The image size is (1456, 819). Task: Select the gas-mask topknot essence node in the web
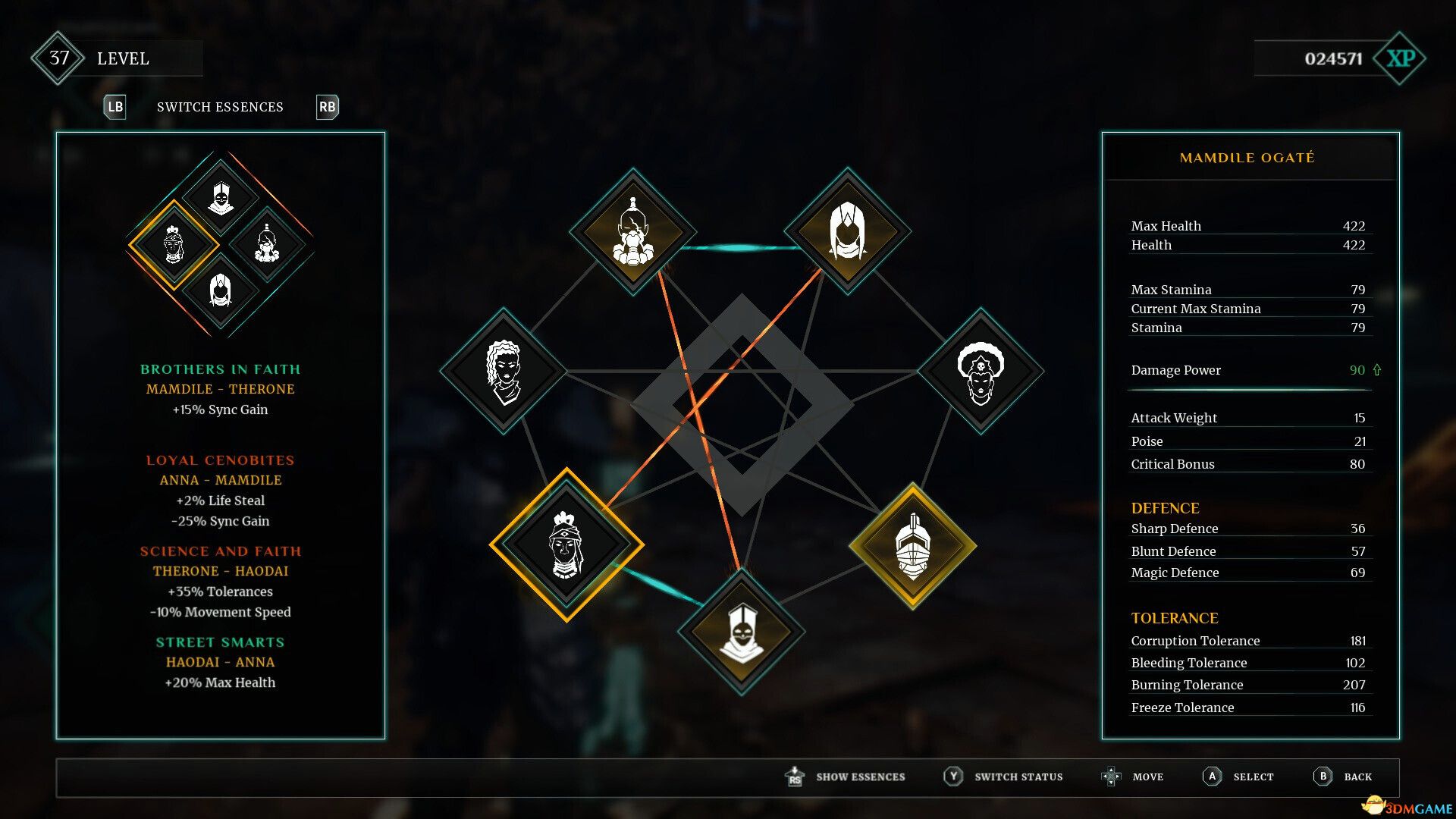632,231
